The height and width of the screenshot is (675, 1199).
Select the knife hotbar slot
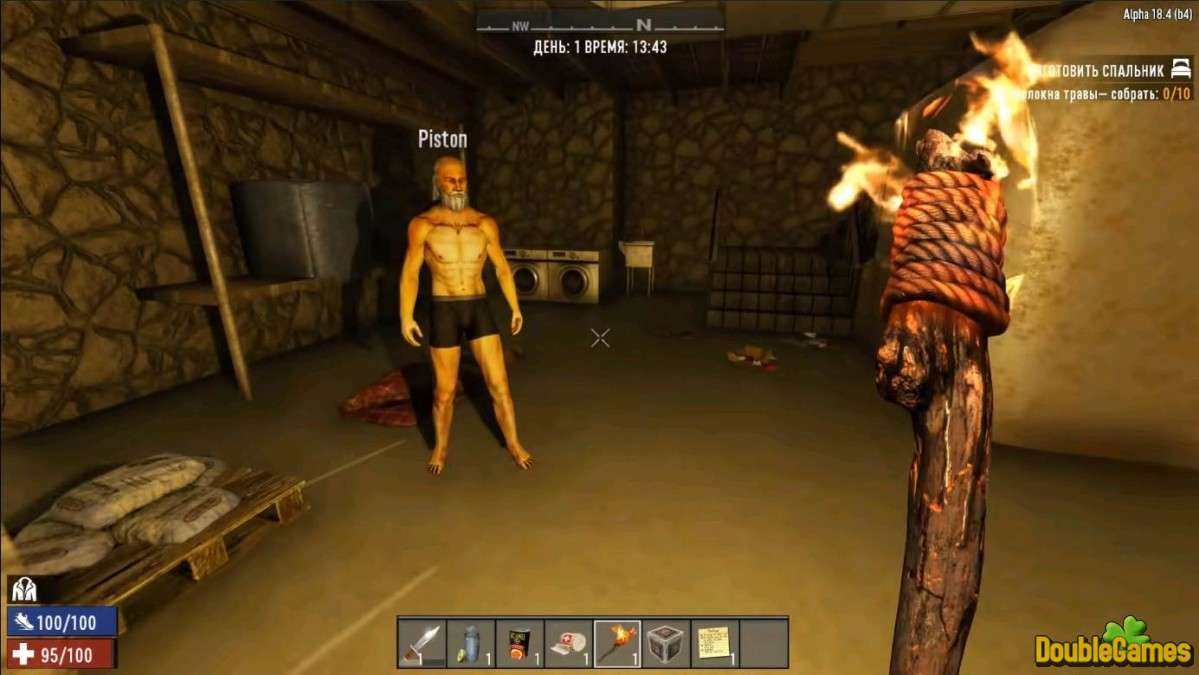[421, 643]
